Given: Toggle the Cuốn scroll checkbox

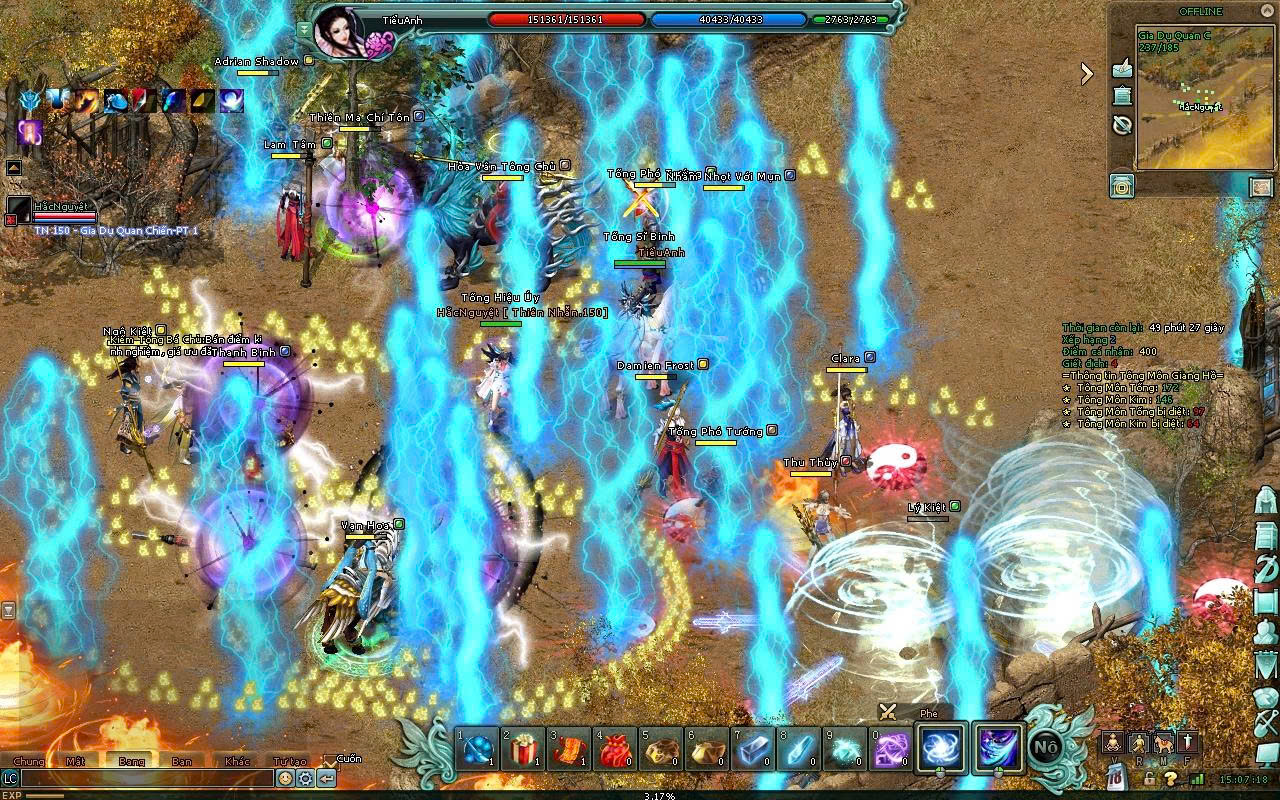Looking at the screenshot, I should tap(330, 760).
